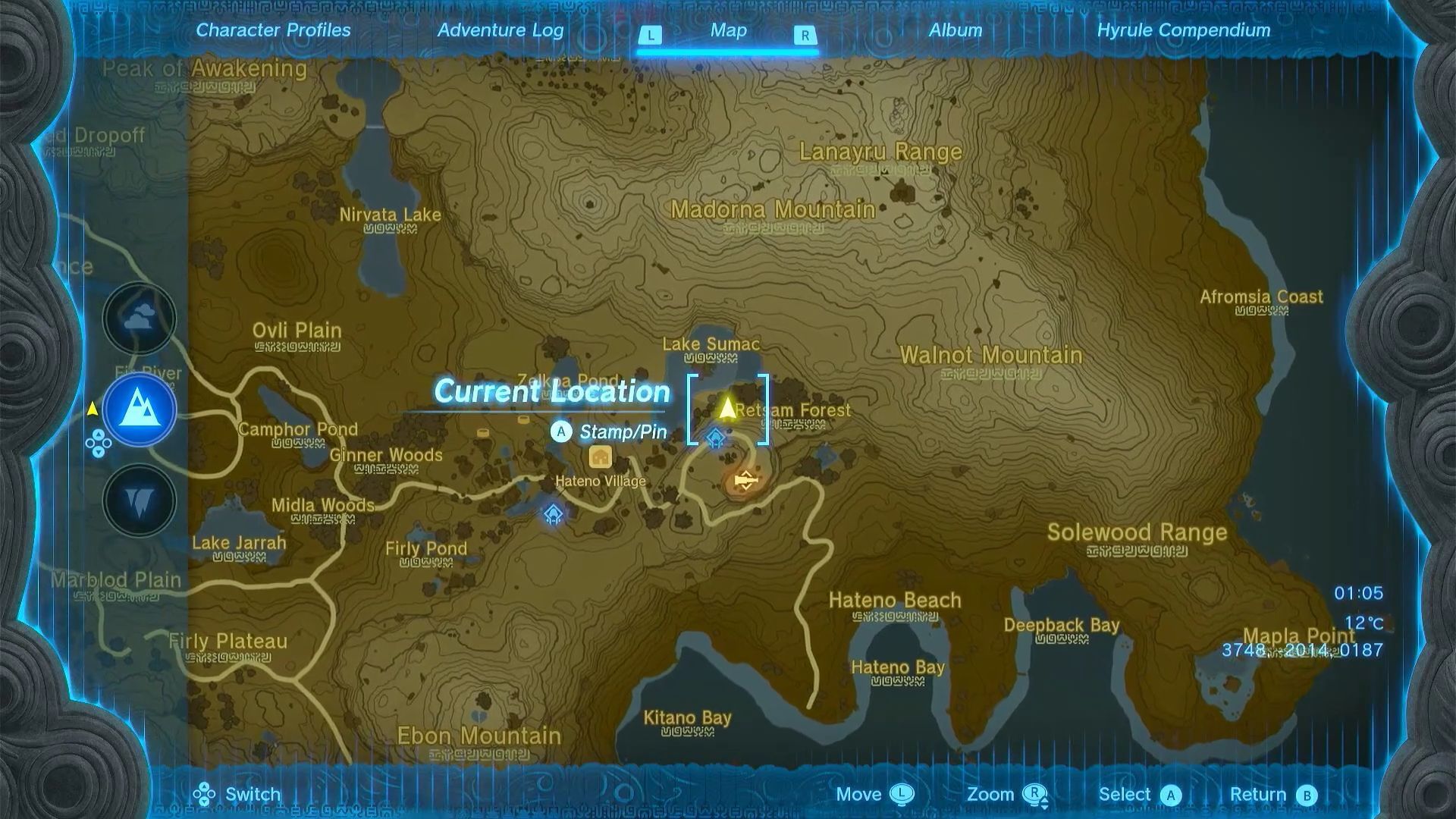1456x819 pixels.
Task: Click the Move left-stick icon
Action: point(902,794)
